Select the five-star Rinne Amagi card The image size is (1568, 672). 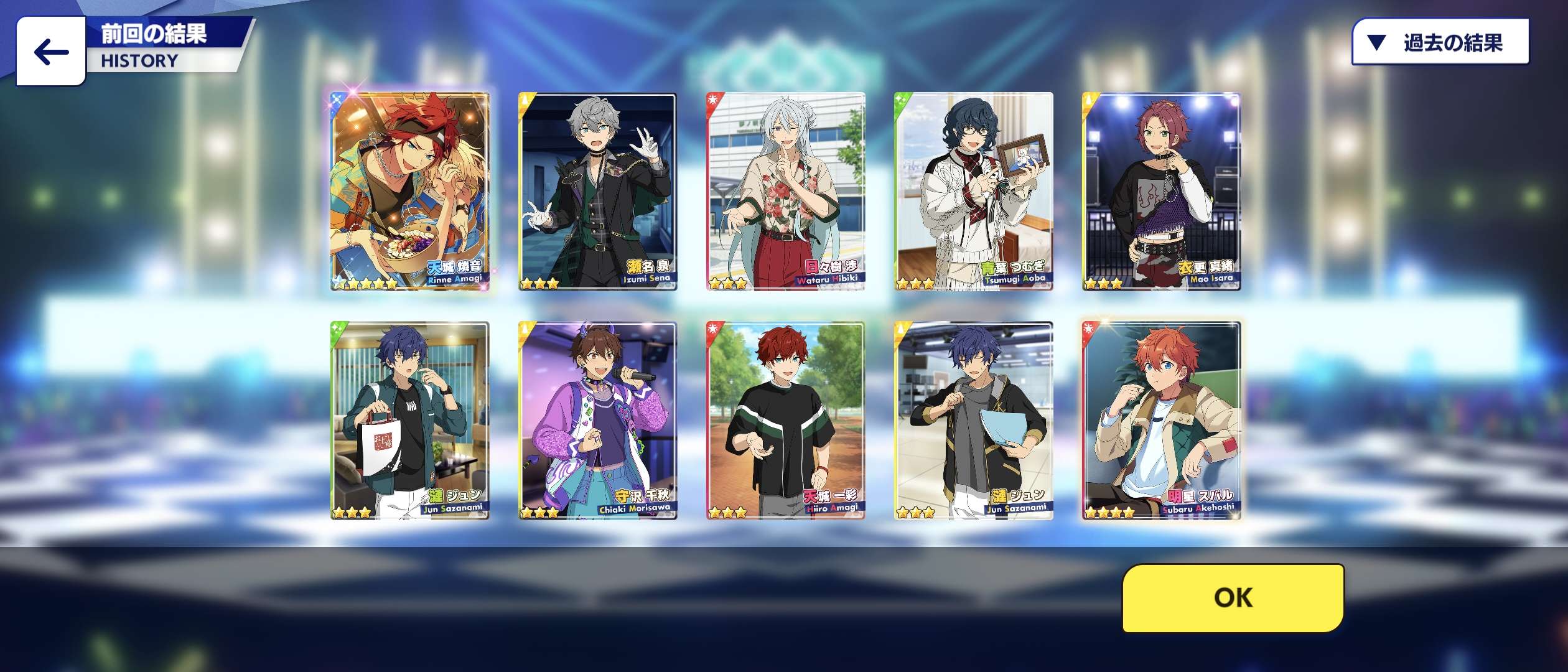(x=411, y=191)
